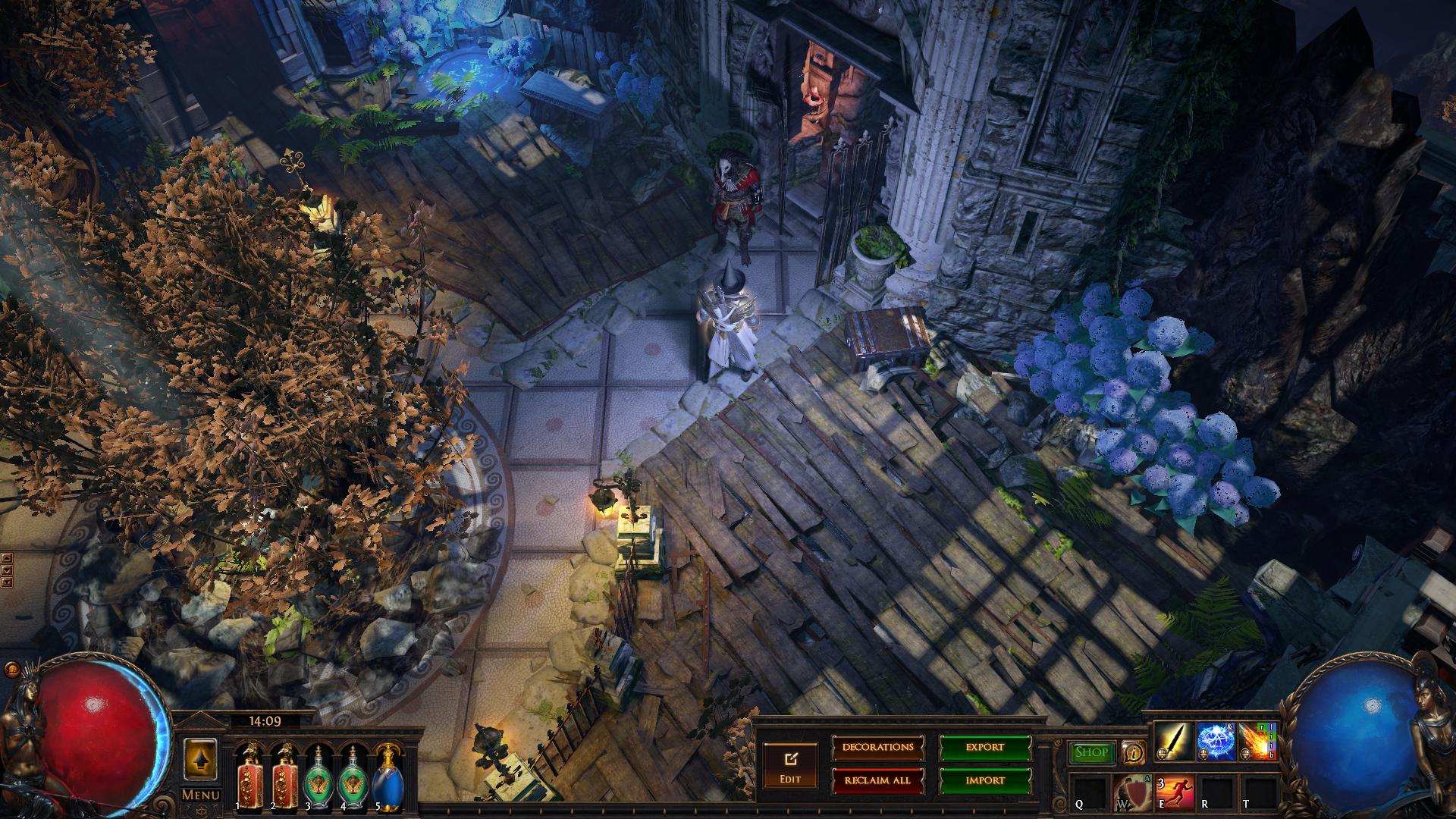
Task: Open the green Shop button
Action: 1091,752
